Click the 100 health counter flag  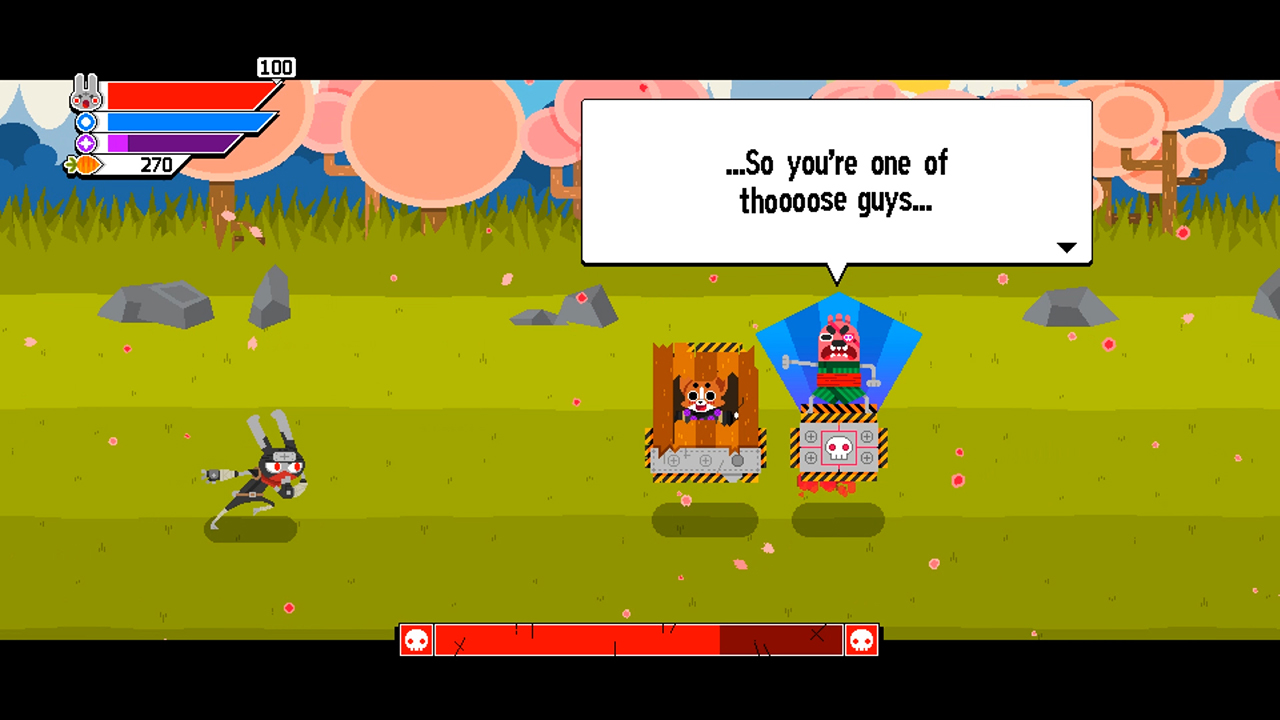tap(277, 67)
